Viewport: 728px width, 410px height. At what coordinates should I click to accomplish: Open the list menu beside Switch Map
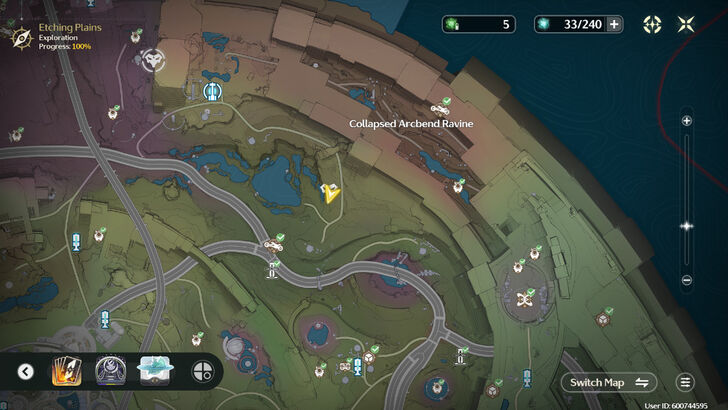(x=685, y=382)
